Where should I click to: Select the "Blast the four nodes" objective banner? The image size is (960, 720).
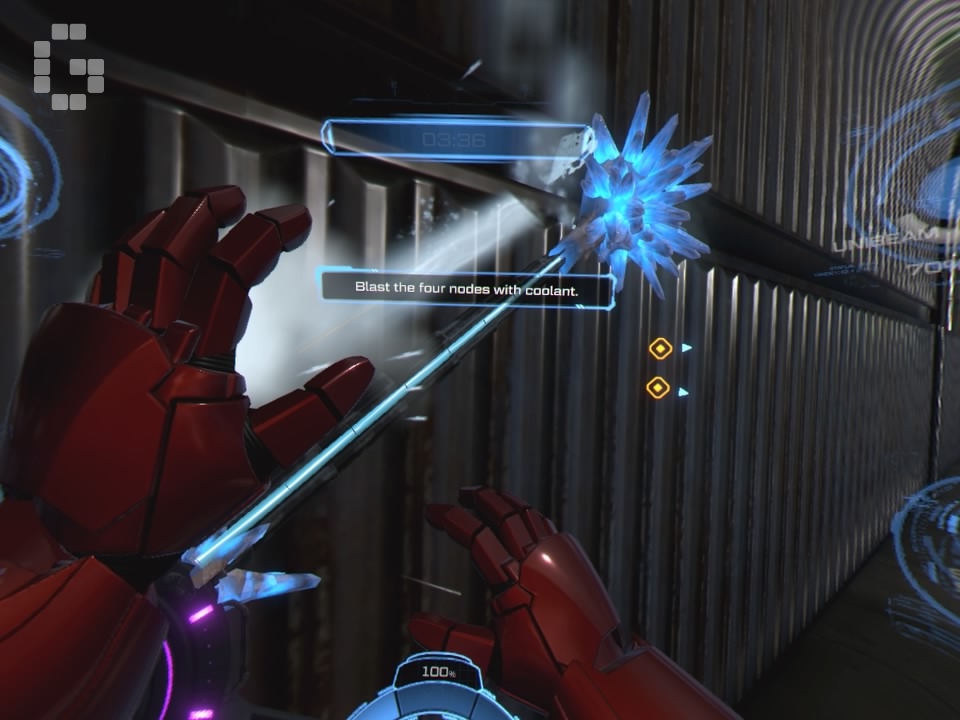pos(468,288)
